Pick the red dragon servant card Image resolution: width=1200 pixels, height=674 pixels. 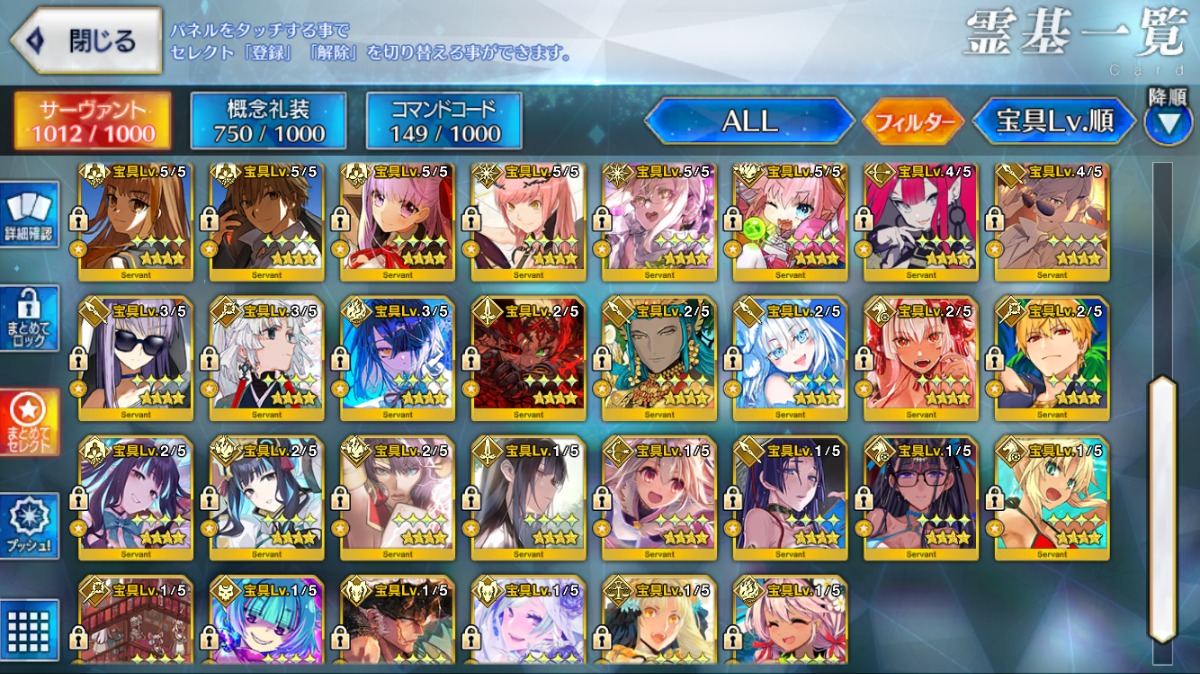528,357
